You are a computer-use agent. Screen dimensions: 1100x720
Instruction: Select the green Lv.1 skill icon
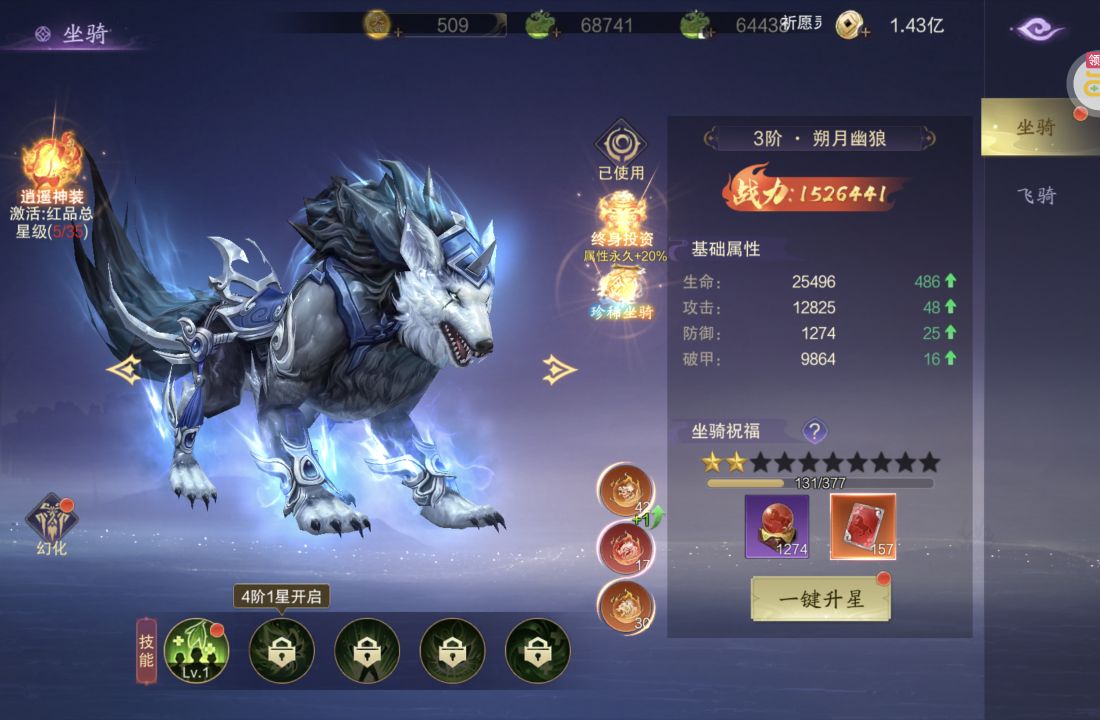pos(196,650)
